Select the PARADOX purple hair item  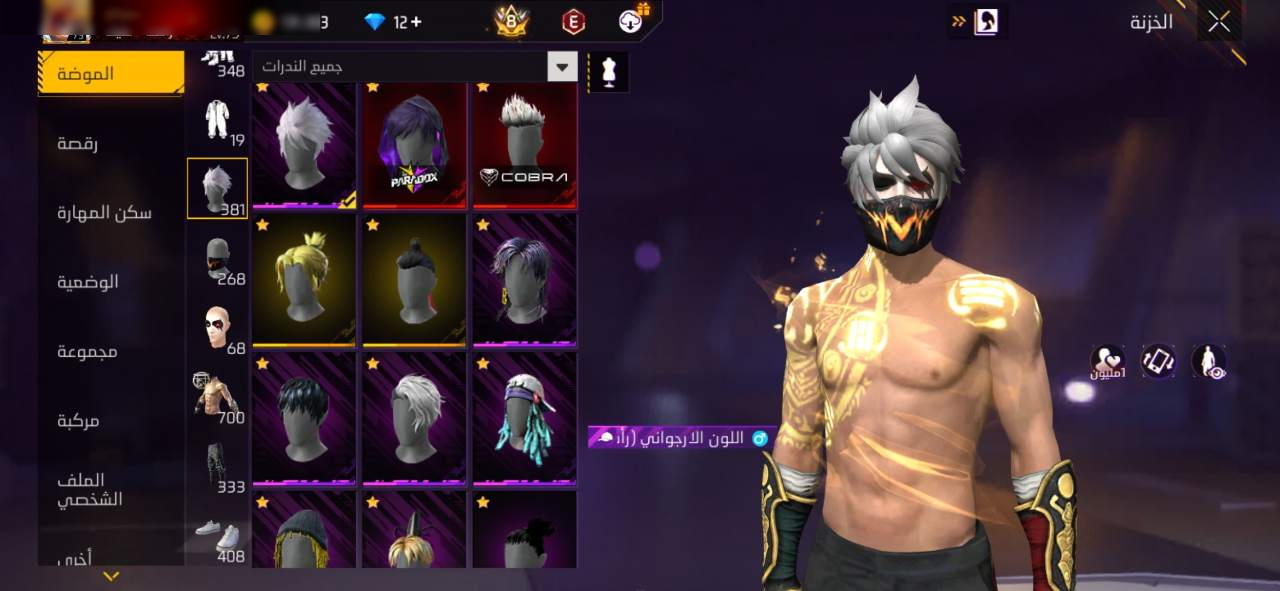coord(414,146)
